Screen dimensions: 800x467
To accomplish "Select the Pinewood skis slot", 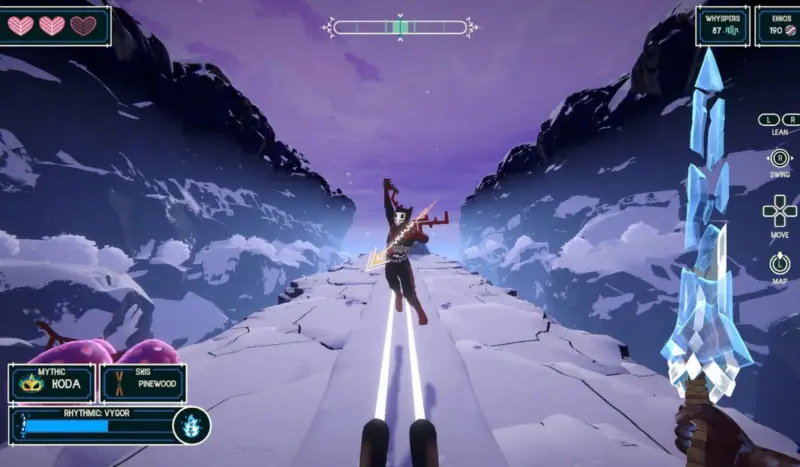I will click(143, 383).
